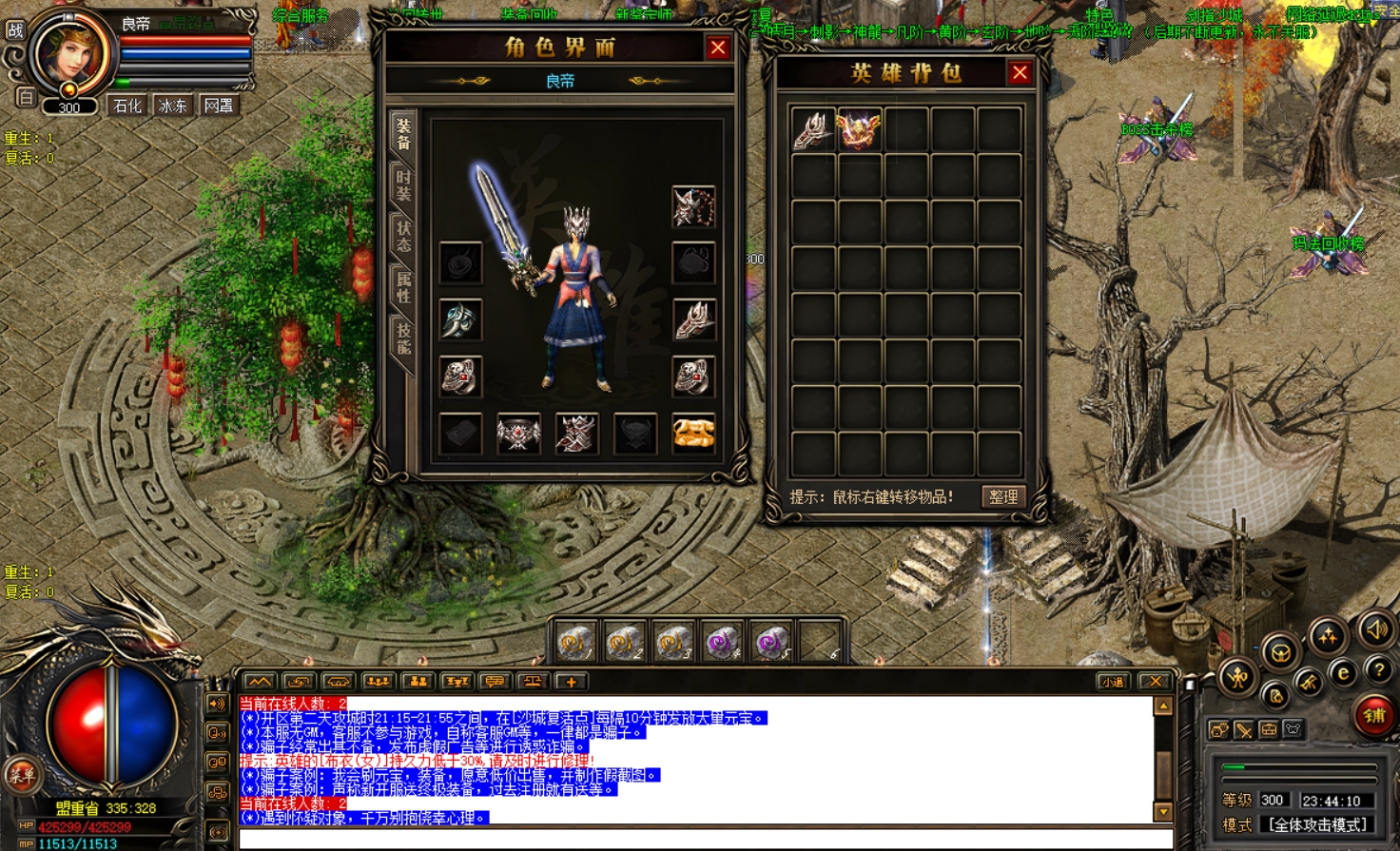Click the 网罩 button under the portrait
This screenshot has height=851, width=1400.
click(x=219, y=106)
